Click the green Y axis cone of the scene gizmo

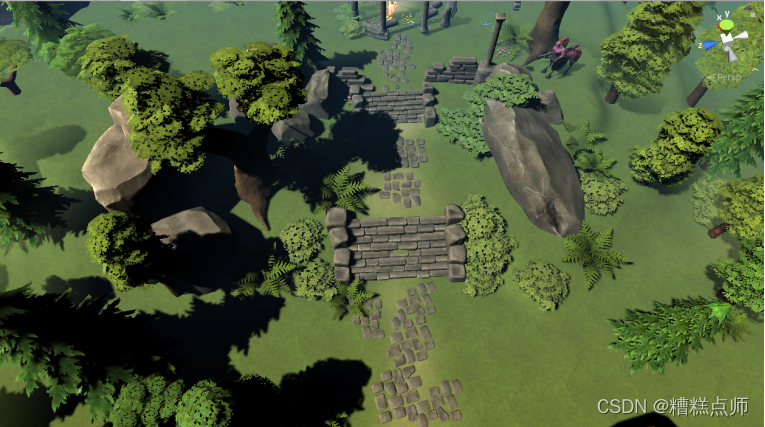click(x=729, y=23)
